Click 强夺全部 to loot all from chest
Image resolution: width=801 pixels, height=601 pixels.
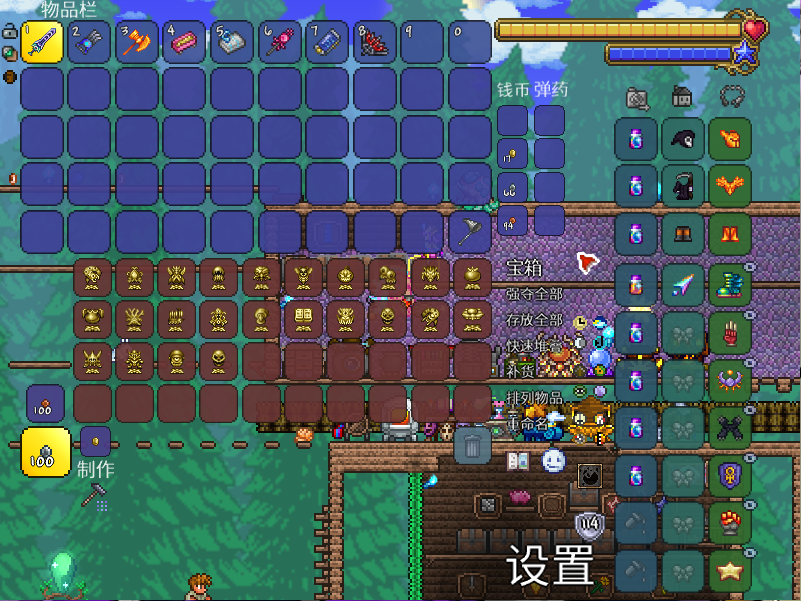[534, 294]
